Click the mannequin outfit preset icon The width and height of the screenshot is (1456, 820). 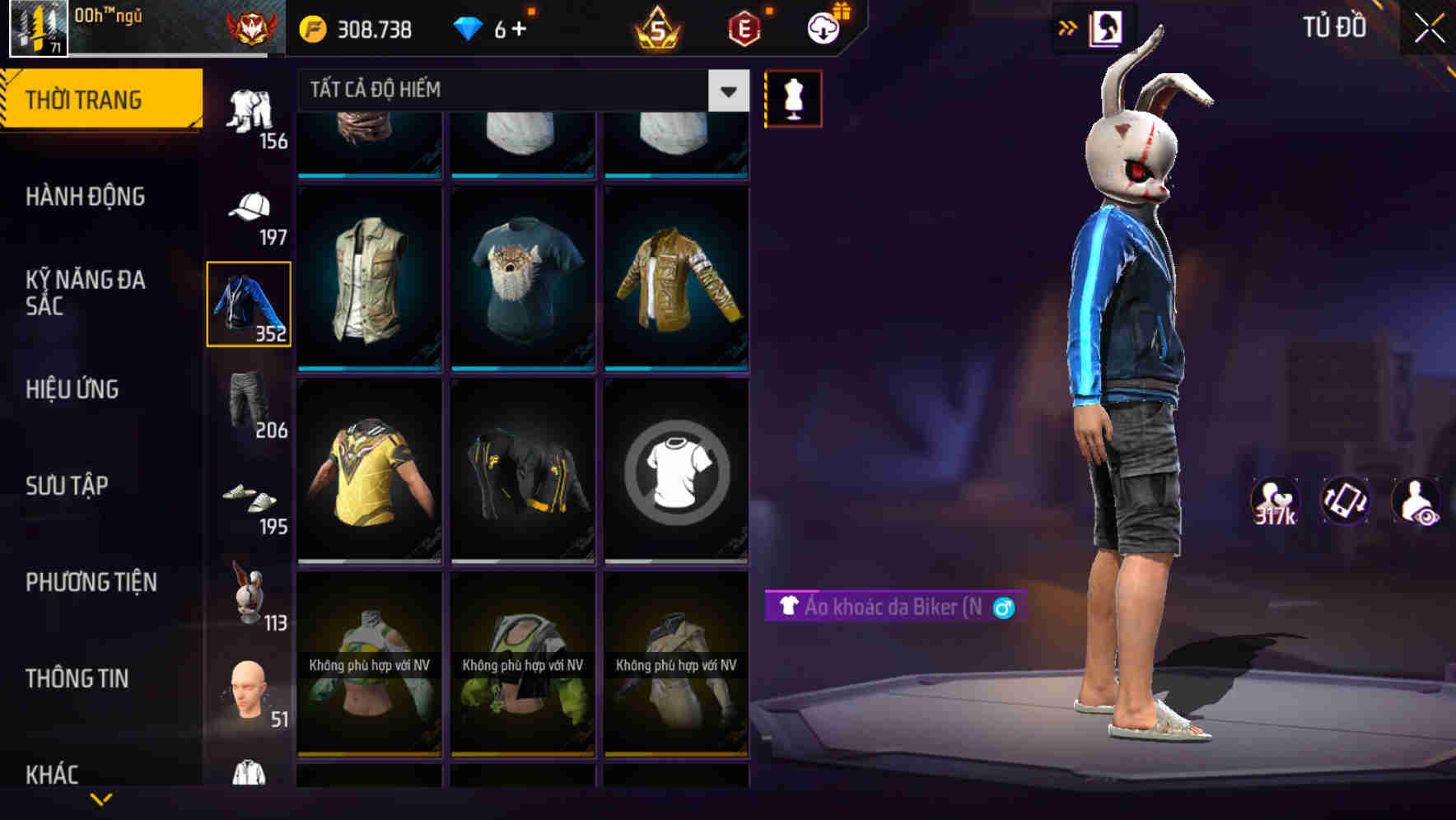point(792,98)
